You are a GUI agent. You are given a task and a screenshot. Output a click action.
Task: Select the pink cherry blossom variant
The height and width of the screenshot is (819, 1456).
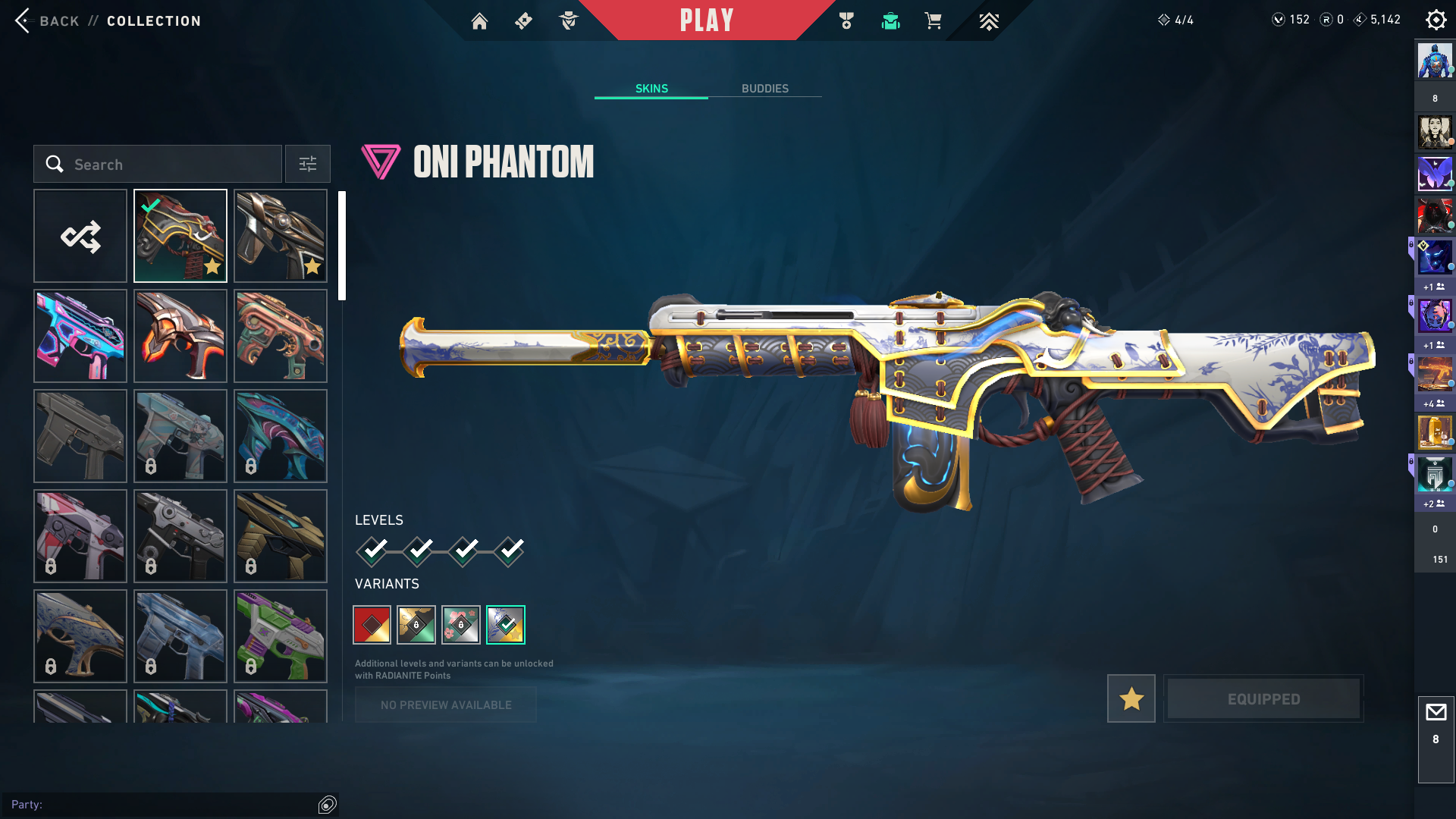point(461,625)
